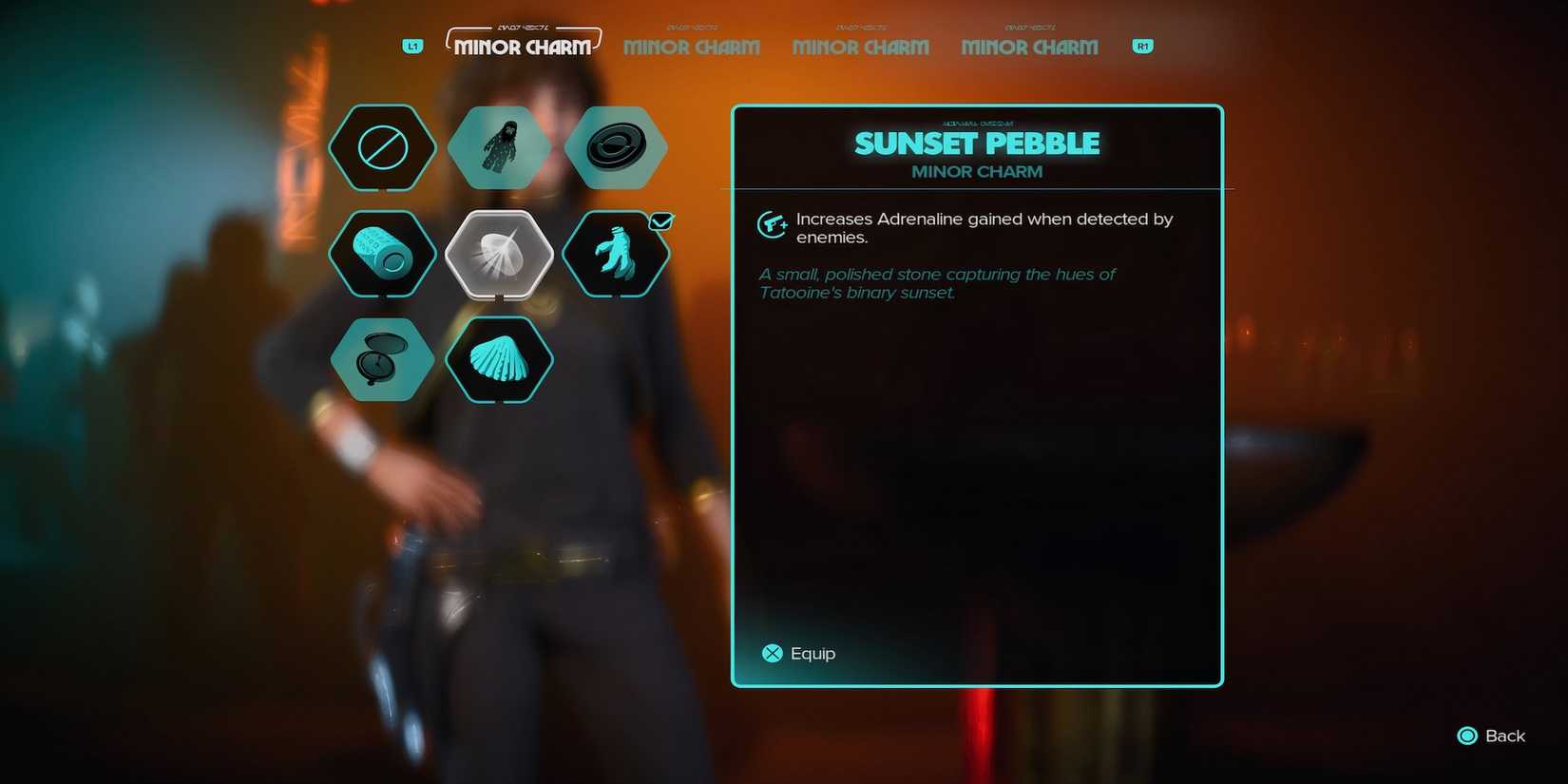Screen dimensions: 1568x784
Task: Click the Sunset Pebble description text
Action: point(936,283)
